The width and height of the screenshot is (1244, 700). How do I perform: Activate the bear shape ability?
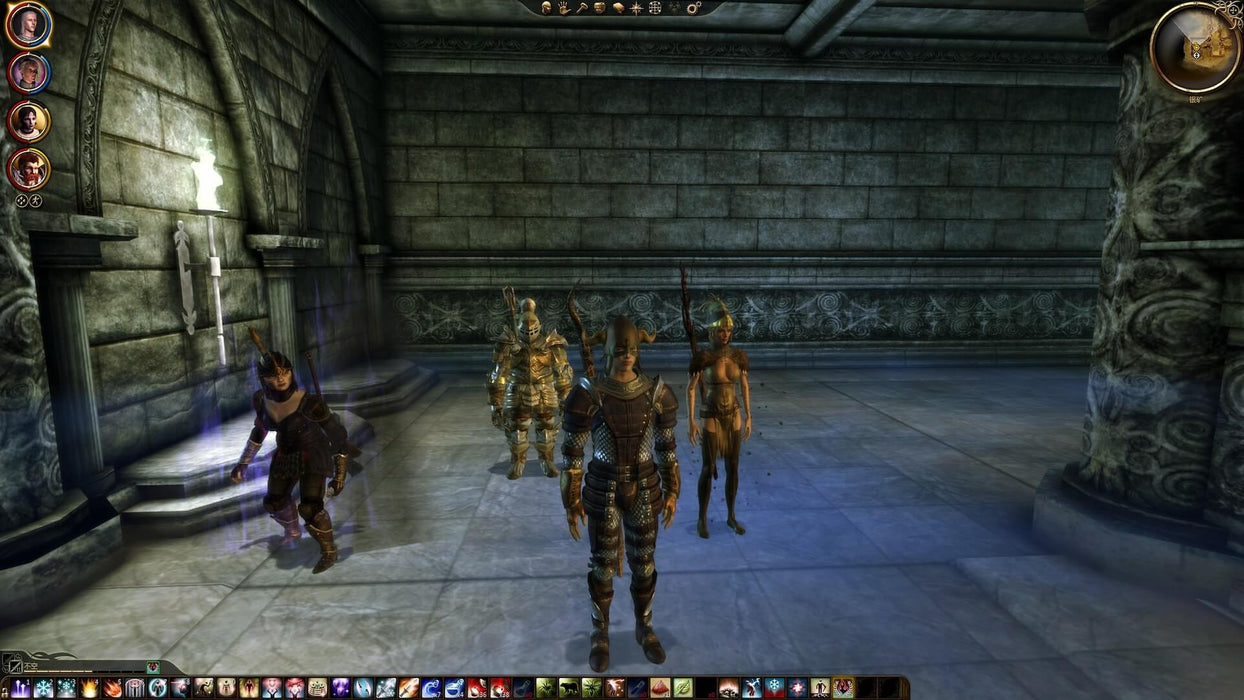[x=568, y=688]
